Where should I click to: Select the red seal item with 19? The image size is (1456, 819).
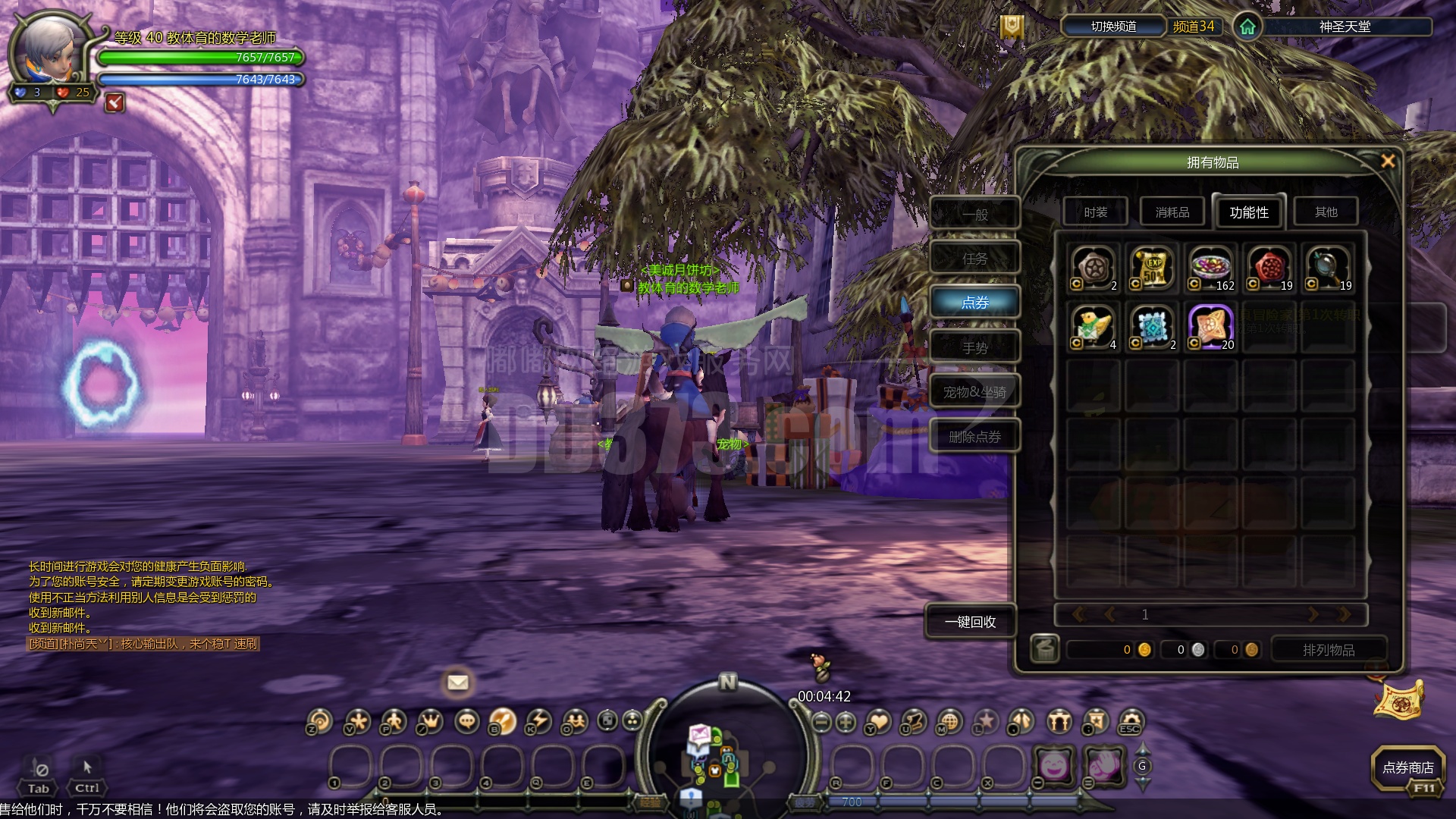pyautogui.click(x=1269, y=268)
